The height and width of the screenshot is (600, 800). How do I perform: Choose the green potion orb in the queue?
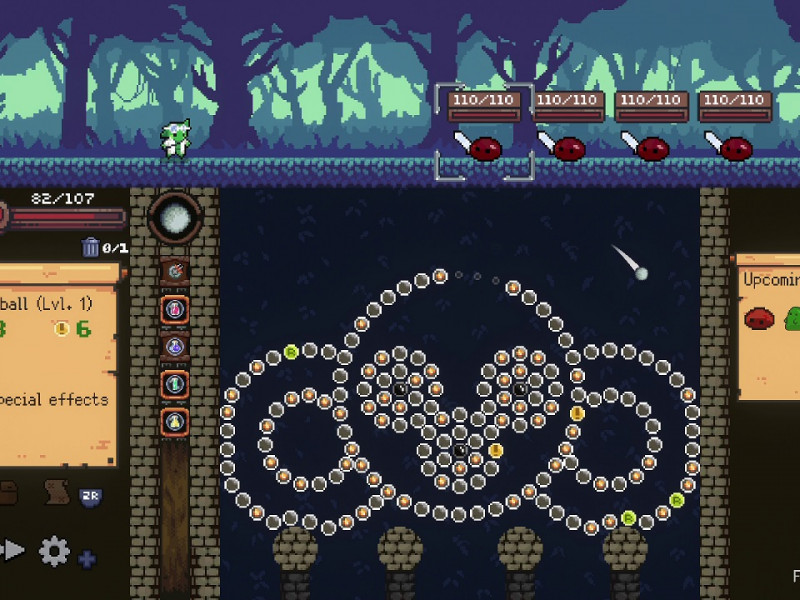(175, 383)
